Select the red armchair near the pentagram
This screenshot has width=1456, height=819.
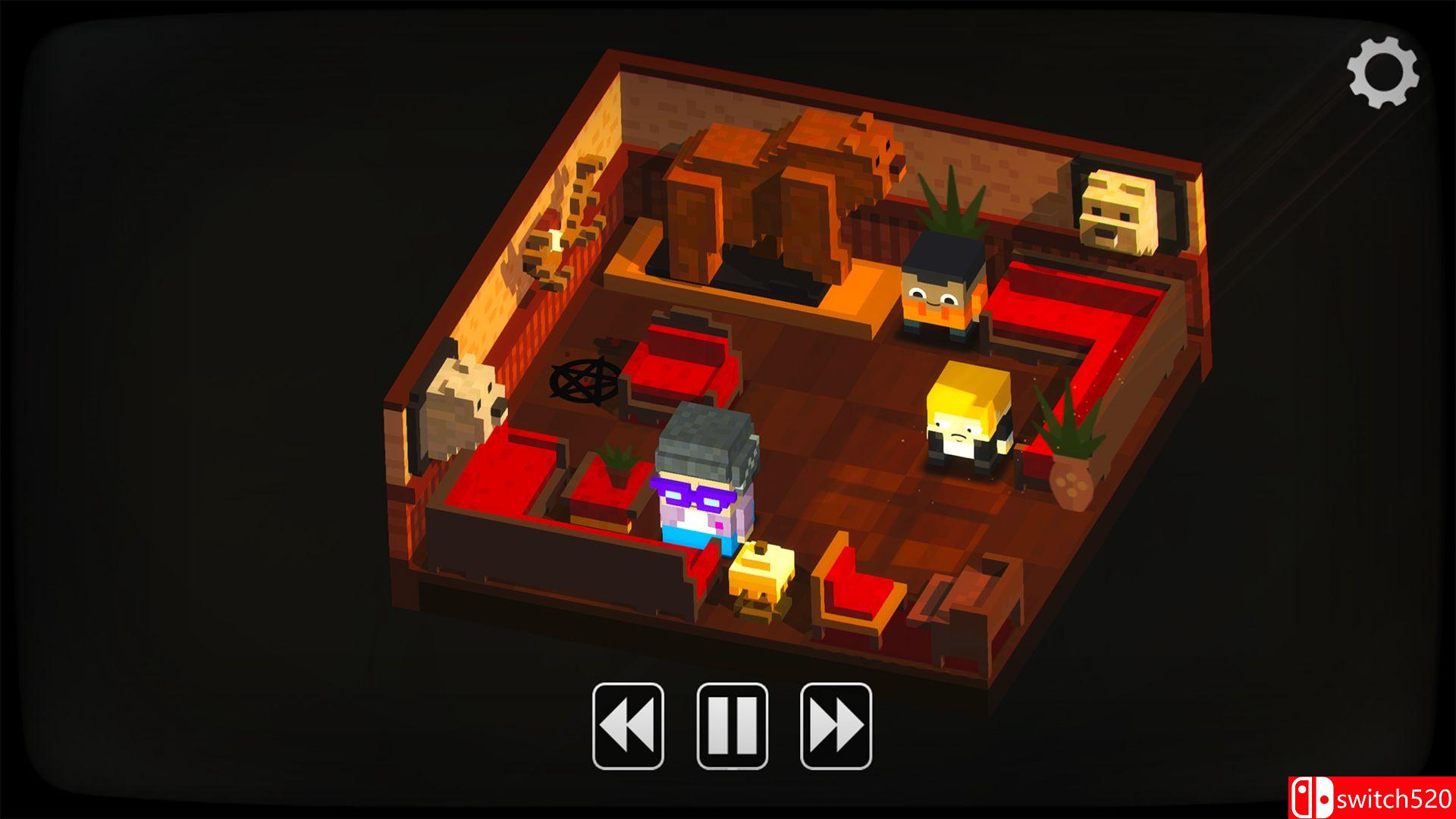point(675,364)
